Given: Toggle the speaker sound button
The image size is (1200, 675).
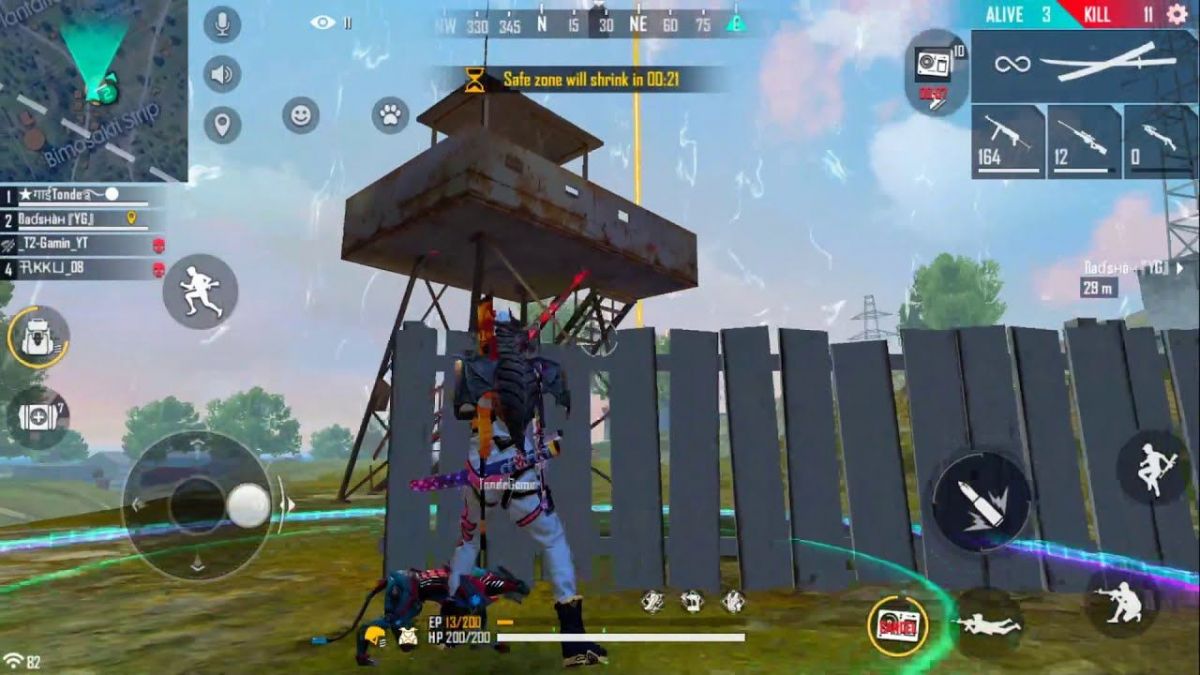Looking at the screenshot, I should (x=222, y=74).
